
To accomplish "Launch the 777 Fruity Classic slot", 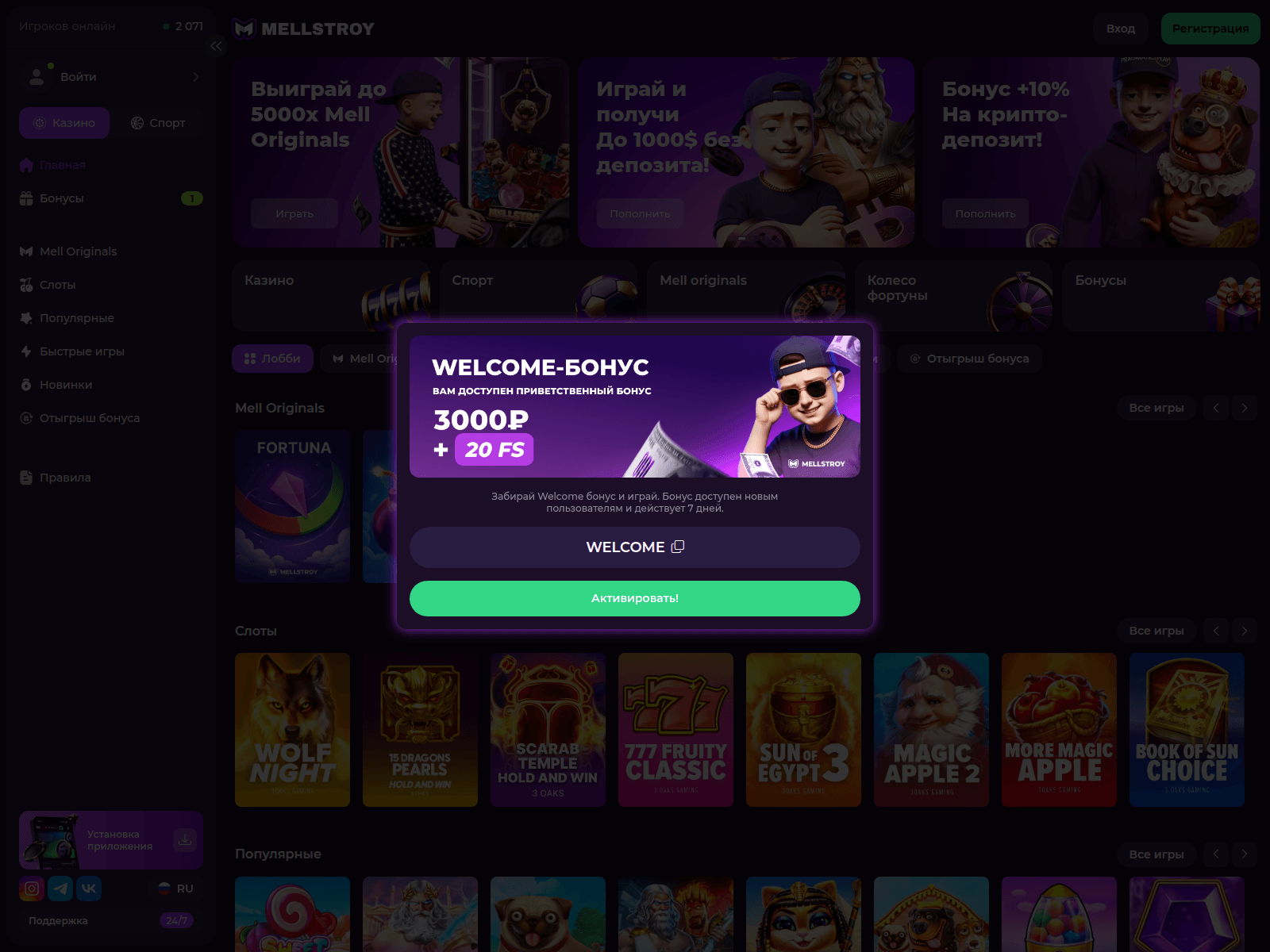I will [675, 729].
